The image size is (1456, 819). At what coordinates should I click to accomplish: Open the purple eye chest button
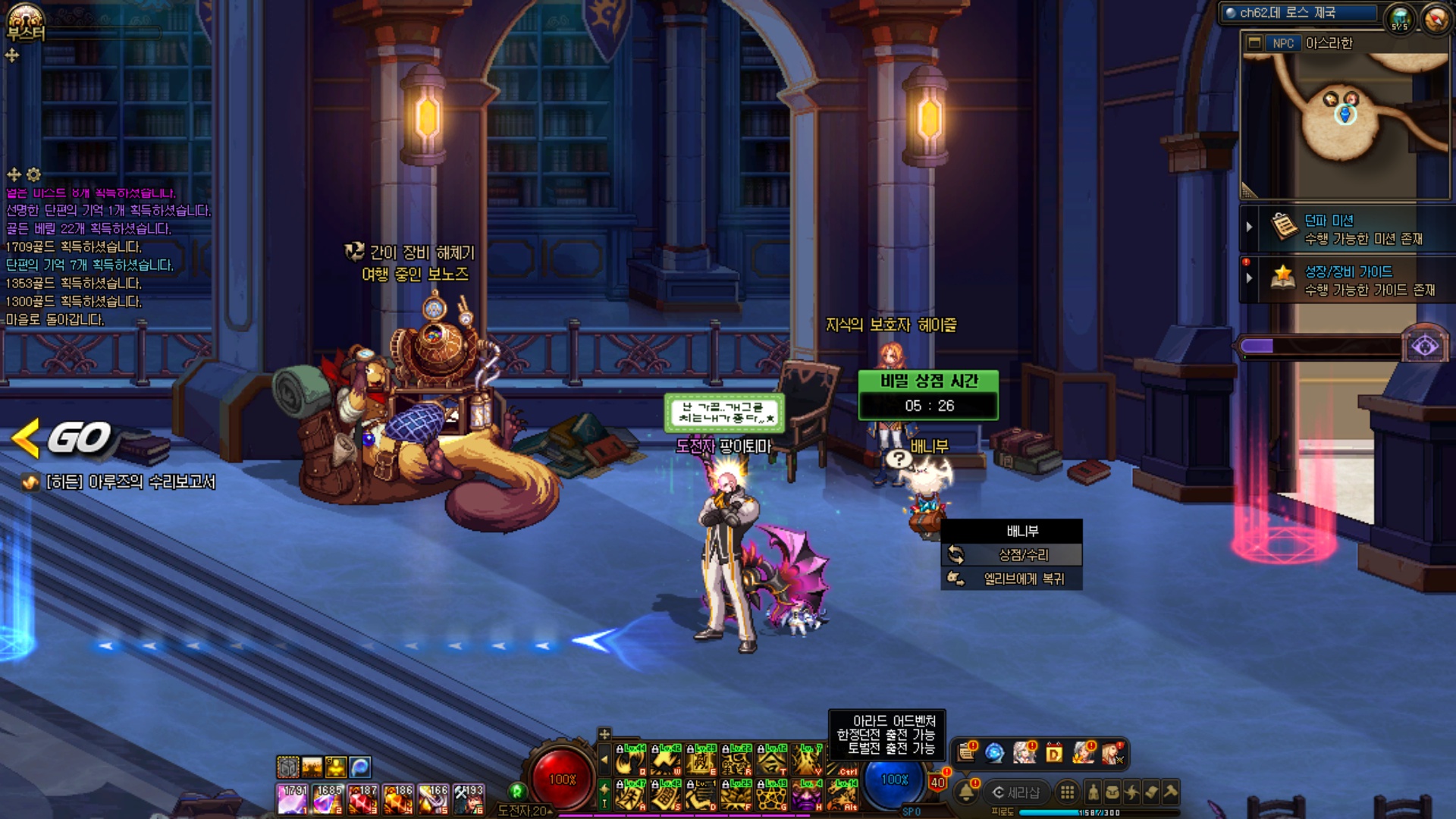[1425, 347]
